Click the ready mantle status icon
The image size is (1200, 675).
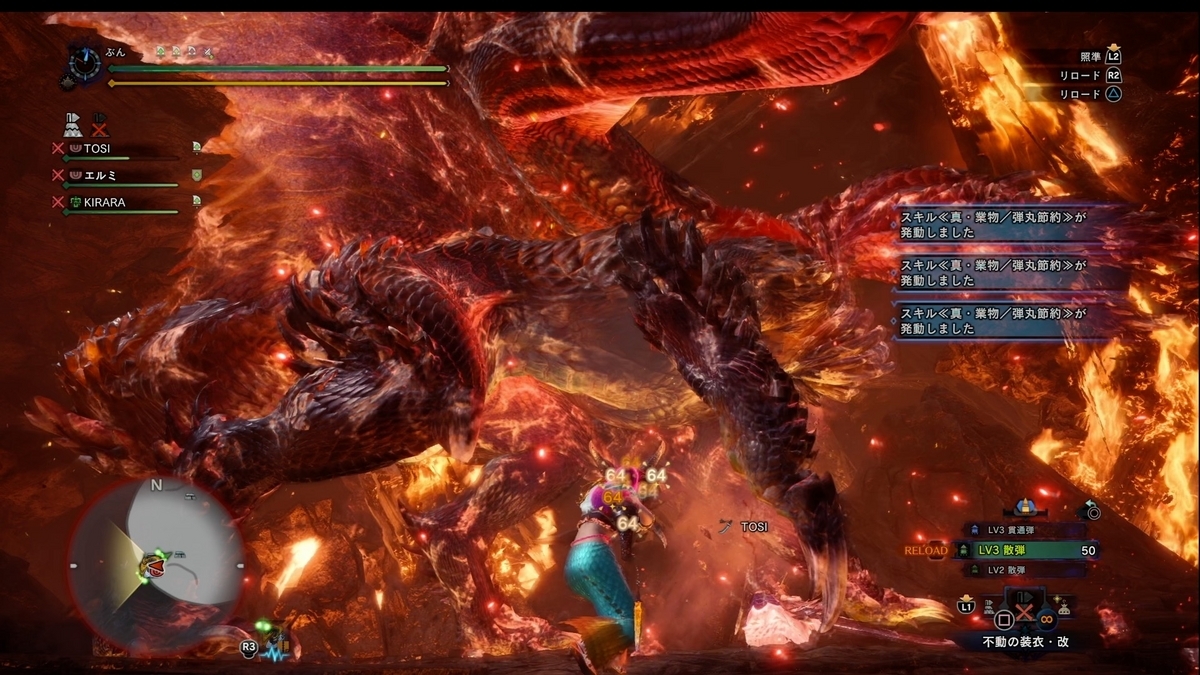point(73,125)
